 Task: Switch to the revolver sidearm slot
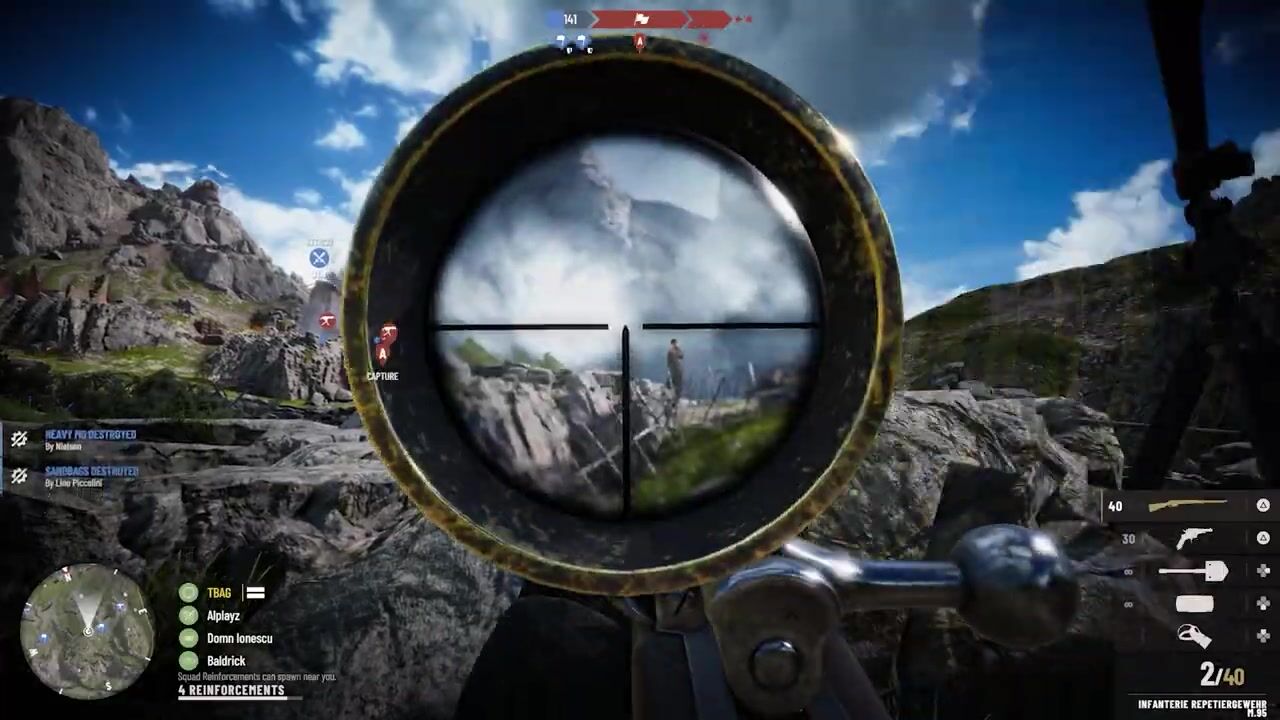click(x=1193, y=538)
